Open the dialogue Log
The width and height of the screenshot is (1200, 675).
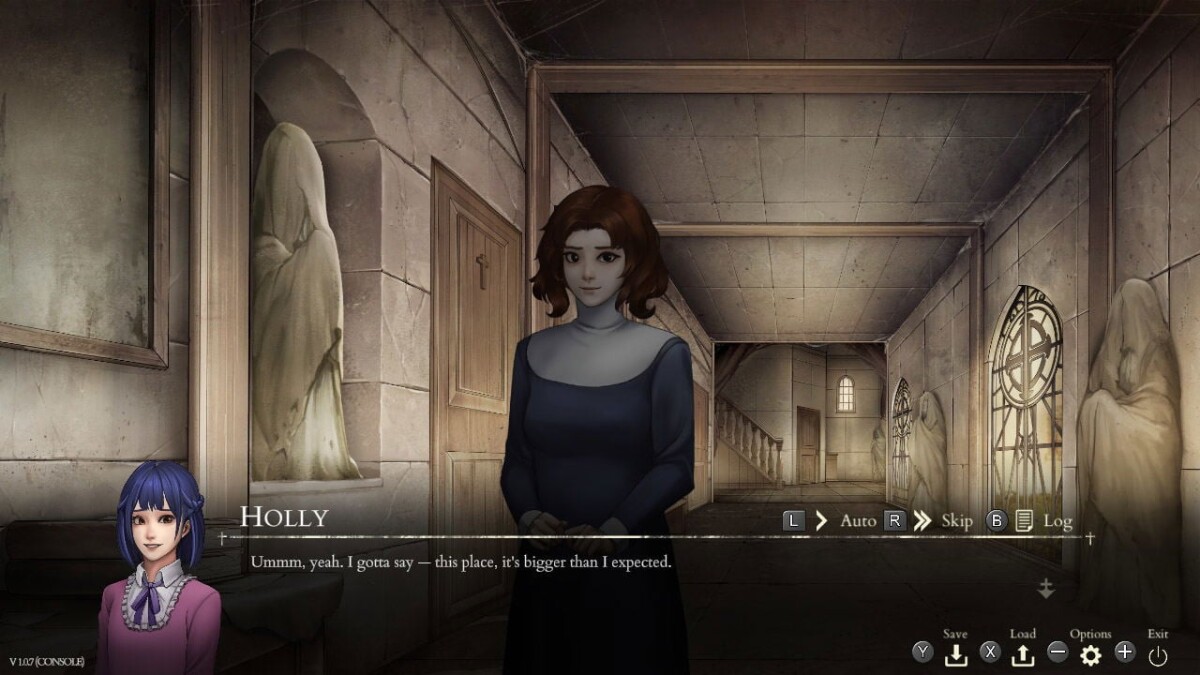click(1056, 521)
